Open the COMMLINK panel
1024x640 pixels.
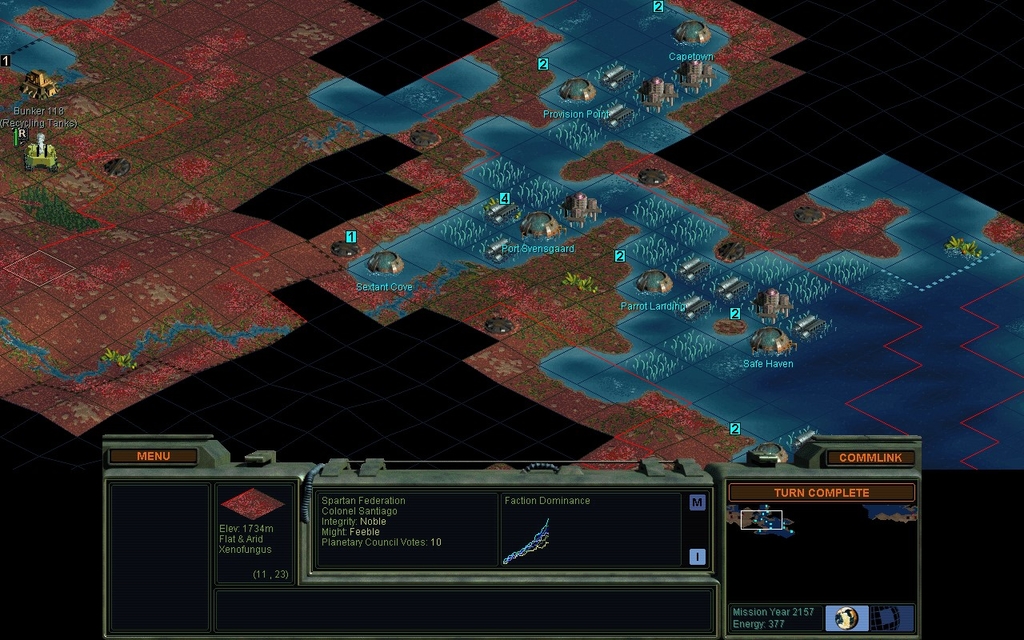pos(870,458)
